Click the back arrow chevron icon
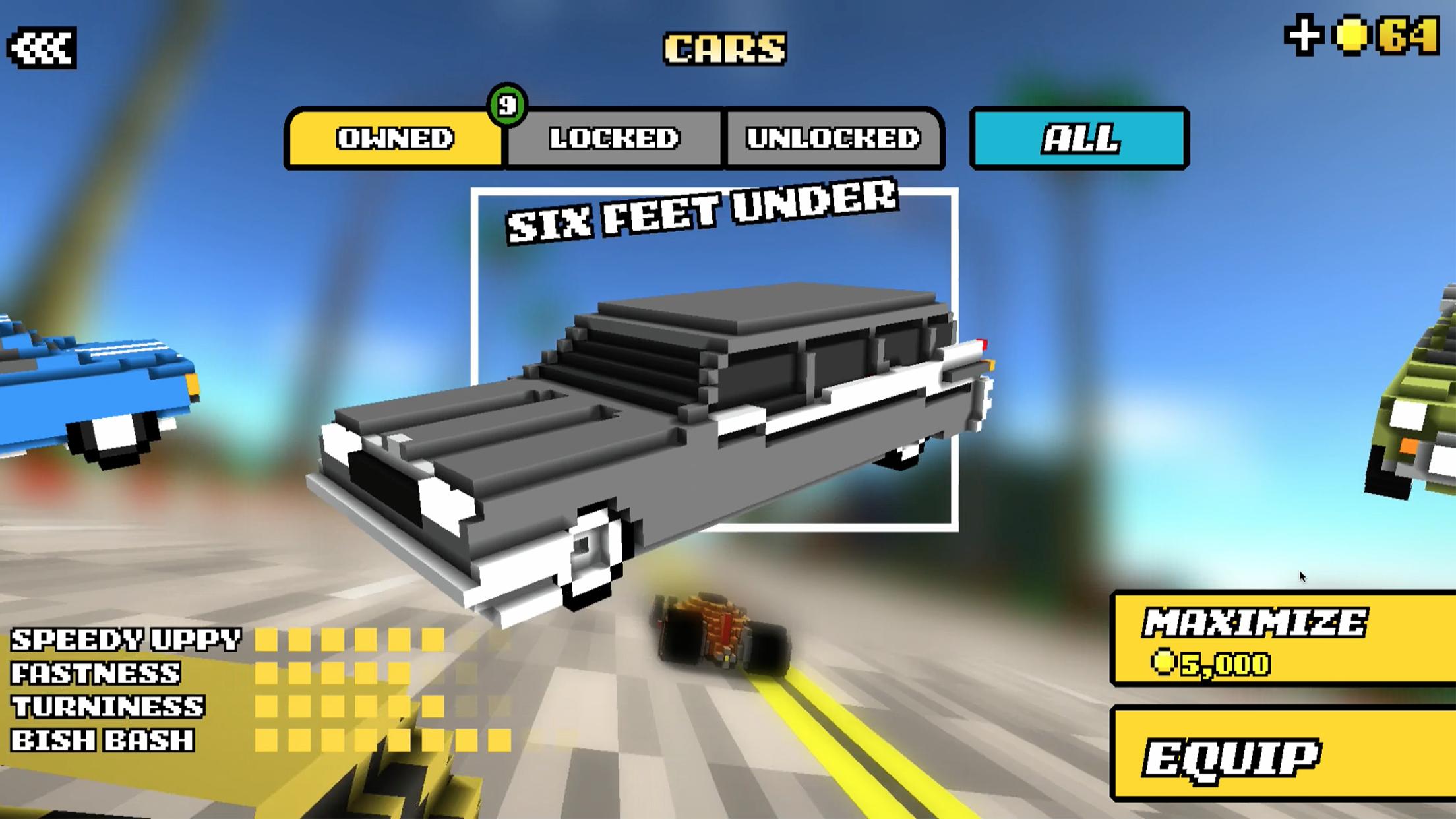1456x819 pixels. [x=43, y=46]
